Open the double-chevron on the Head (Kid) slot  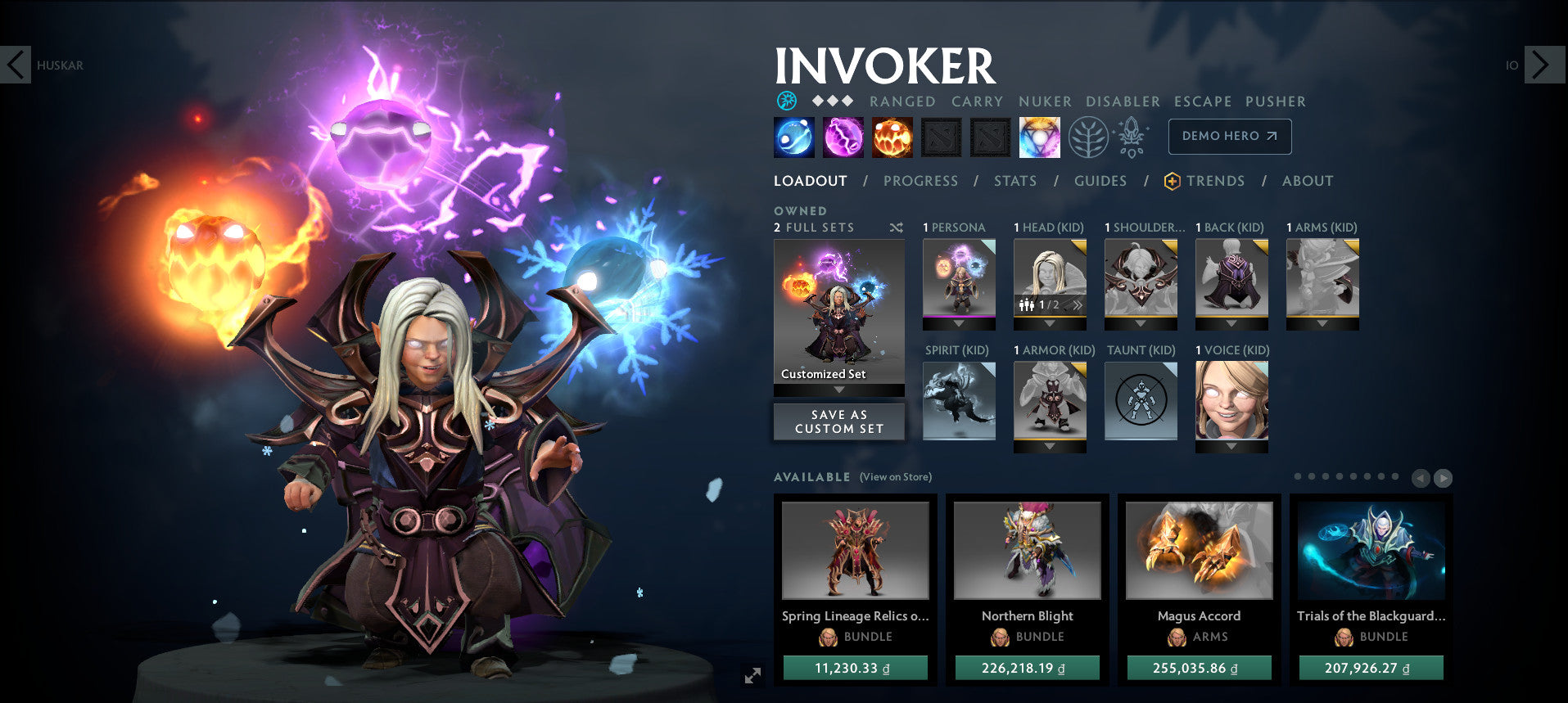click(1078, 304)
